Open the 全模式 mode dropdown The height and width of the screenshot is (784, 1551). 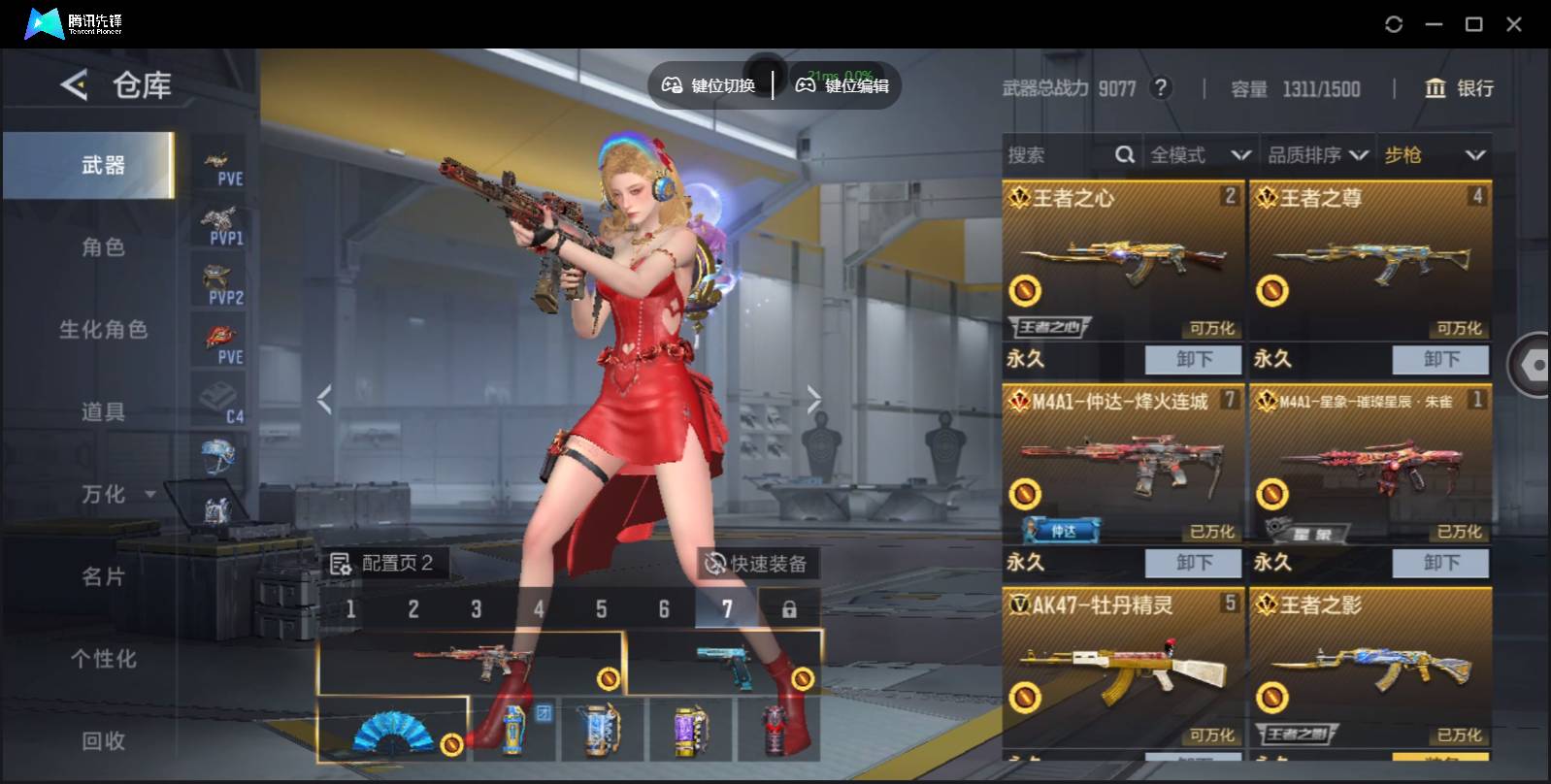point(1200,155)
